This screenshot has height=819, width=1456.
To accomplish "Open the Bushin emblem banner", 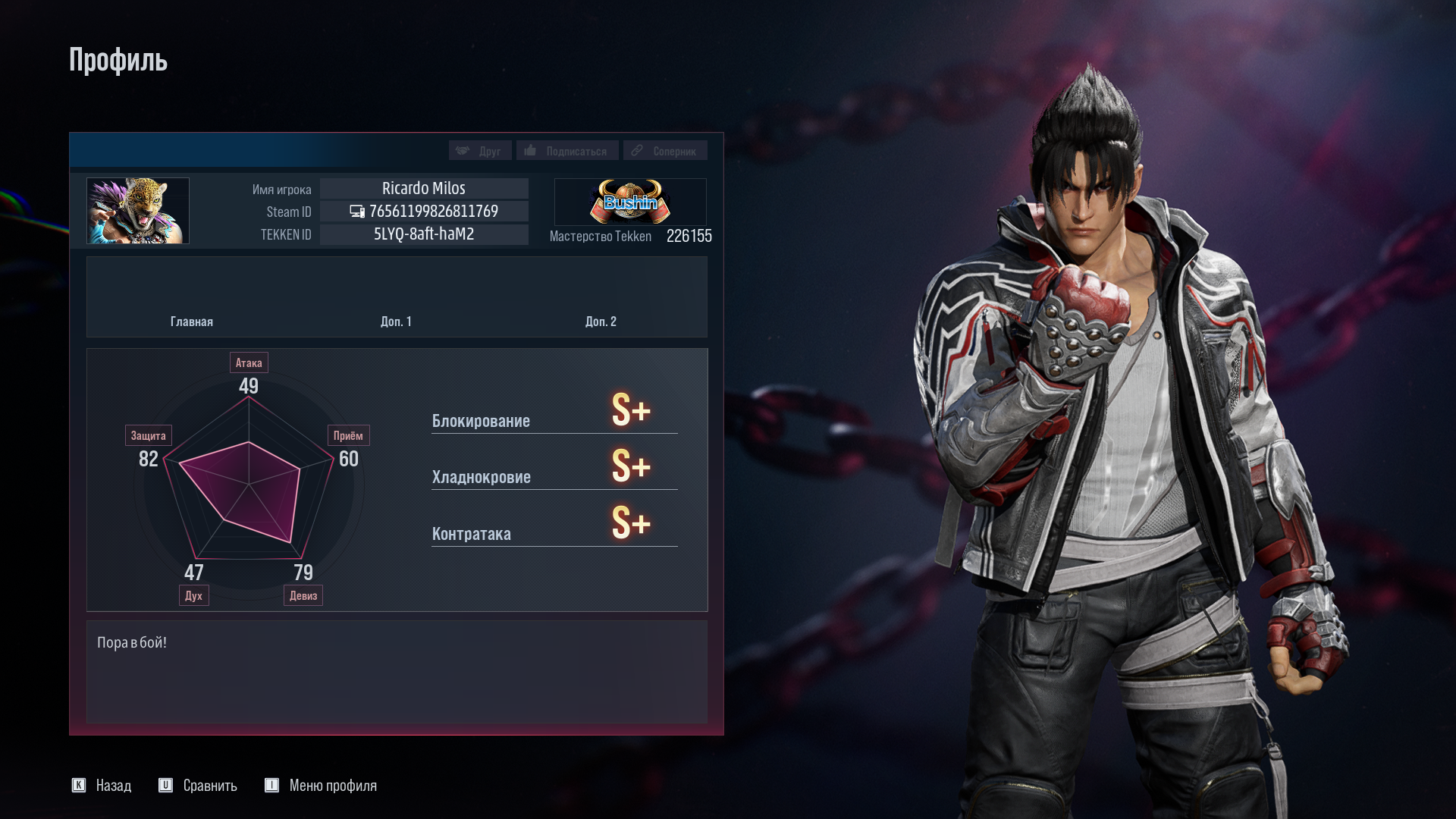I will [629, 201].
